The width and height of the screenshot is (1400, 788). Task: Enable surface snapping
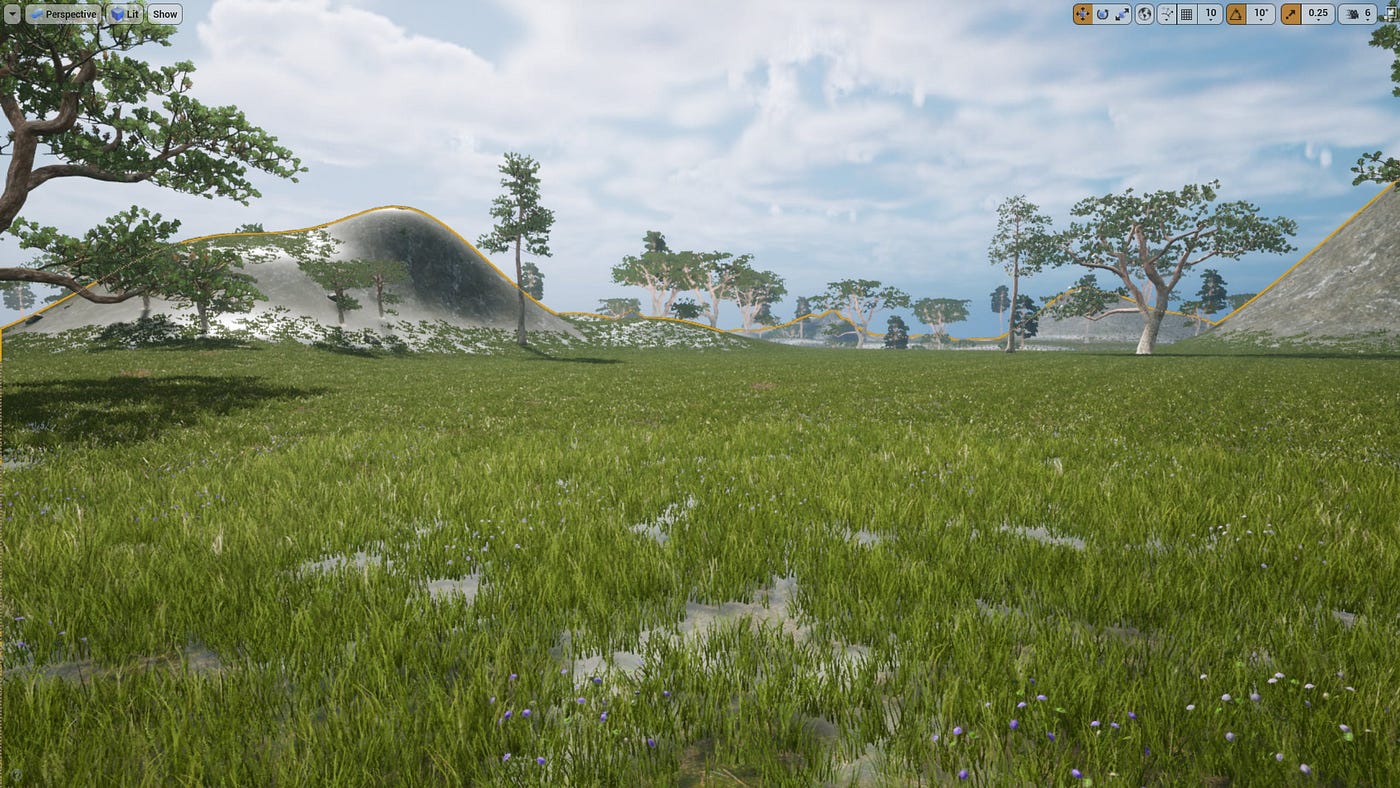click(x=1167, y=13)
